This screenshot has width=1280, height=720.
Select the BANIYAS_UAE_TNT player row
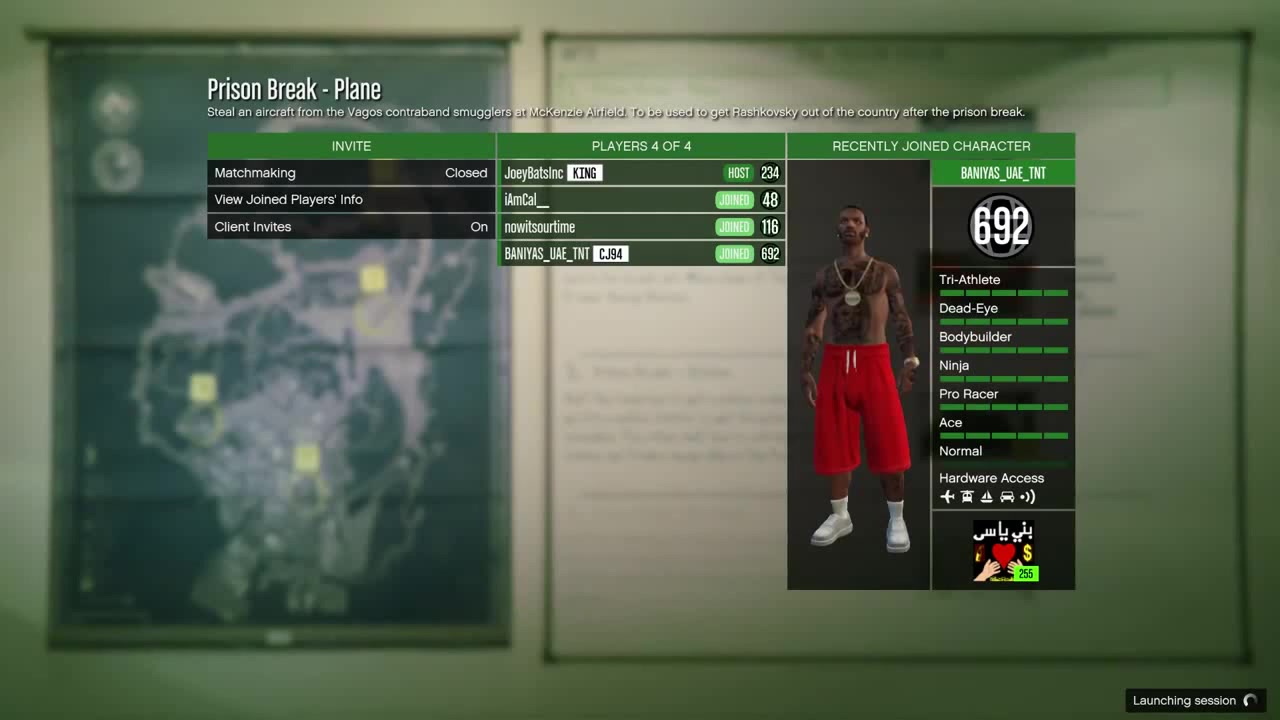point(641,254)
